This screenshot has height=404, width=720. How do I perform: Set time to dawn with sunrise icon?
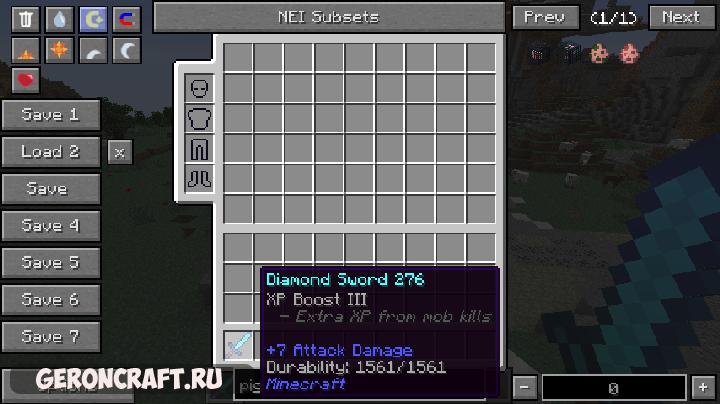(26, 49)
